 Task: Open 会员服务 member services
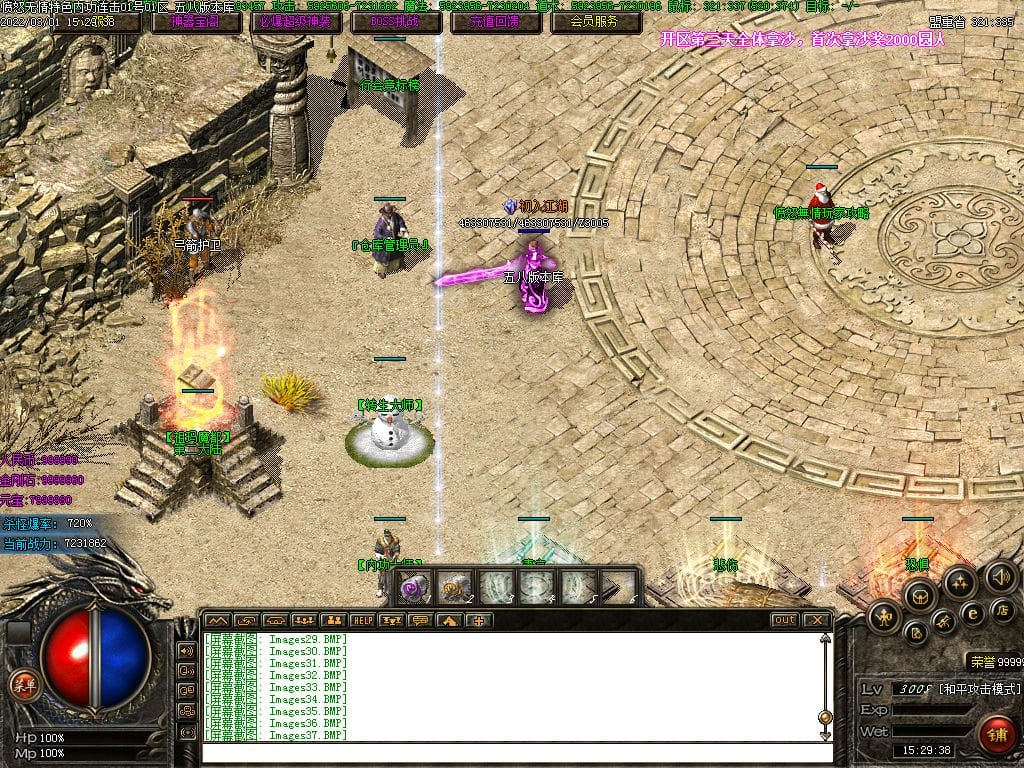point(596,21)
